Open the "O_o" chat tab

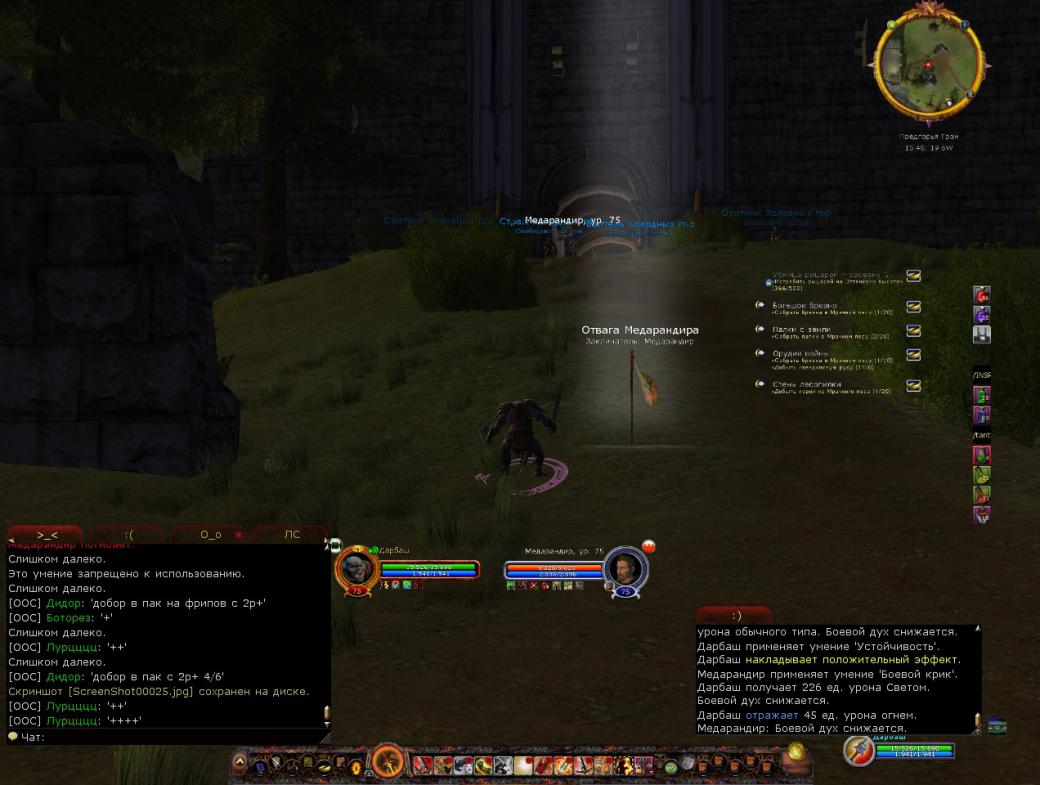[211, 535]
